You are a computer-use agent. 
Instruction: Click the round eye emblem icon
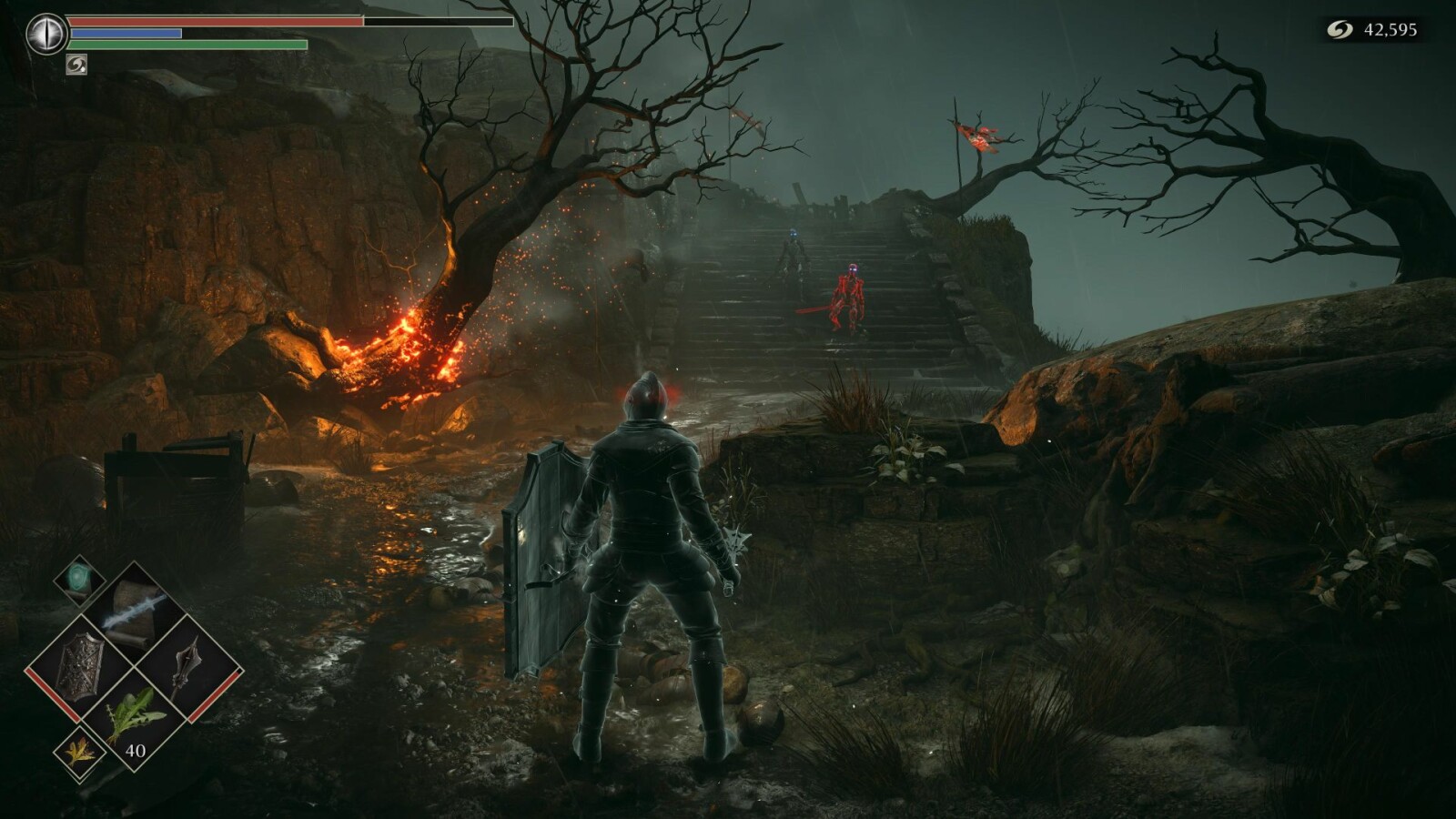45,35
